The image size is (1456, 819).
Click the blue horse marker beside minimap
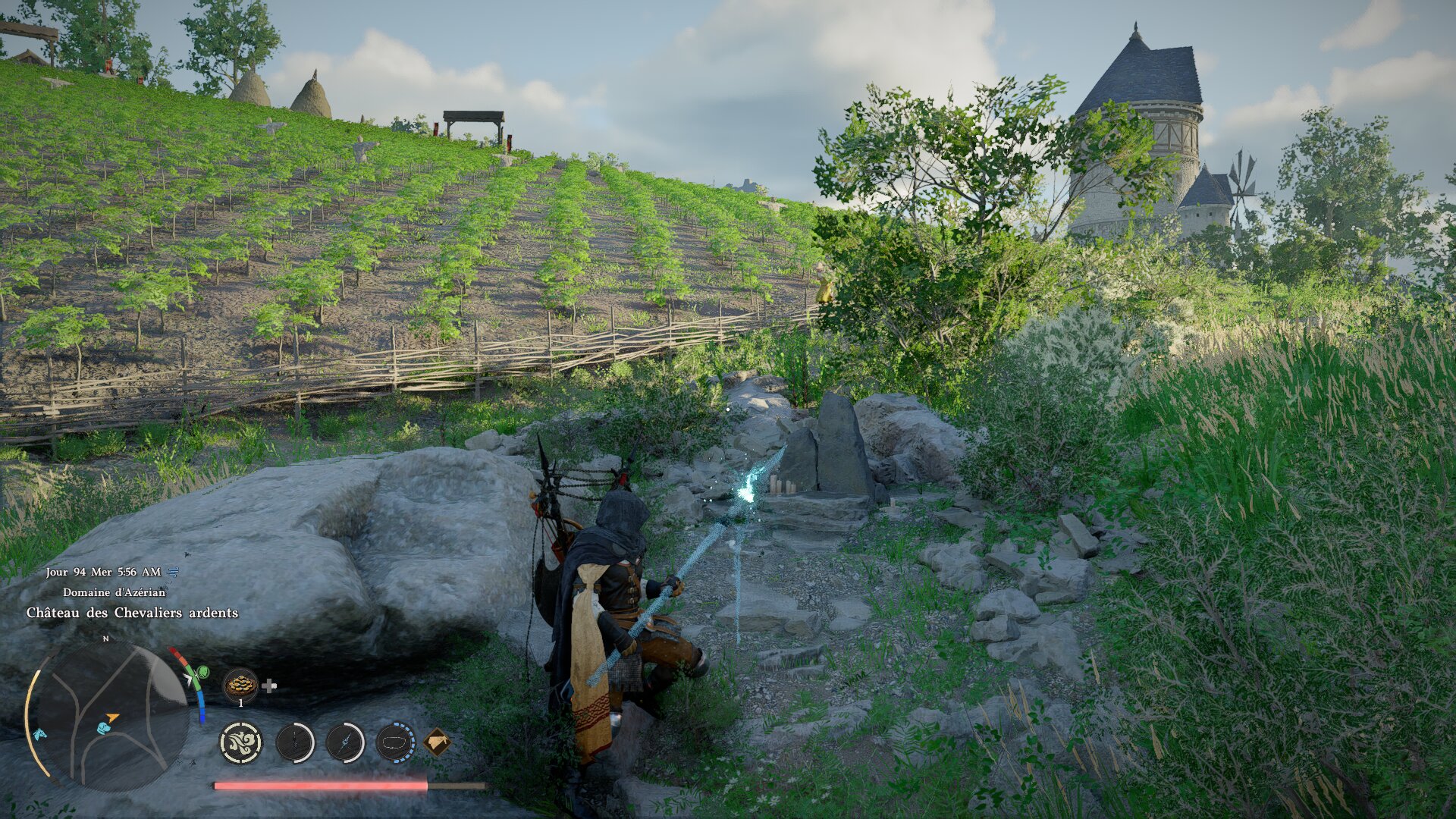[38, 734]
